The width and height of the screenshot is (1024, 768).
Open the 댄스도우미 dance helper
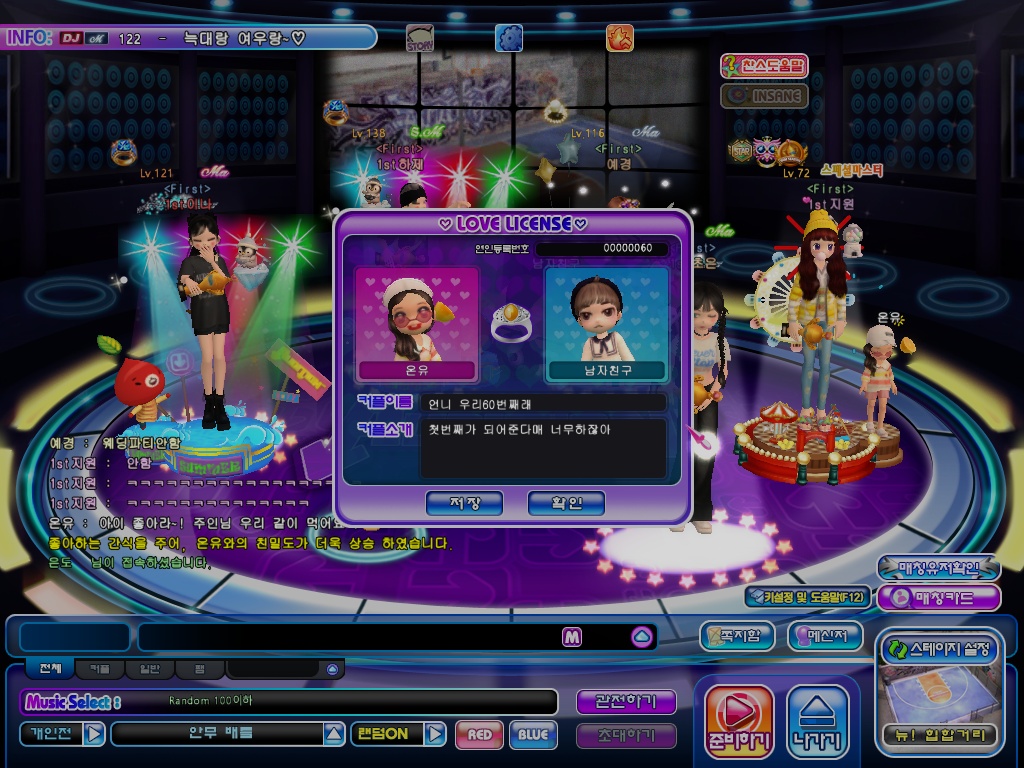pyautogui.click(x=765, y=67)
